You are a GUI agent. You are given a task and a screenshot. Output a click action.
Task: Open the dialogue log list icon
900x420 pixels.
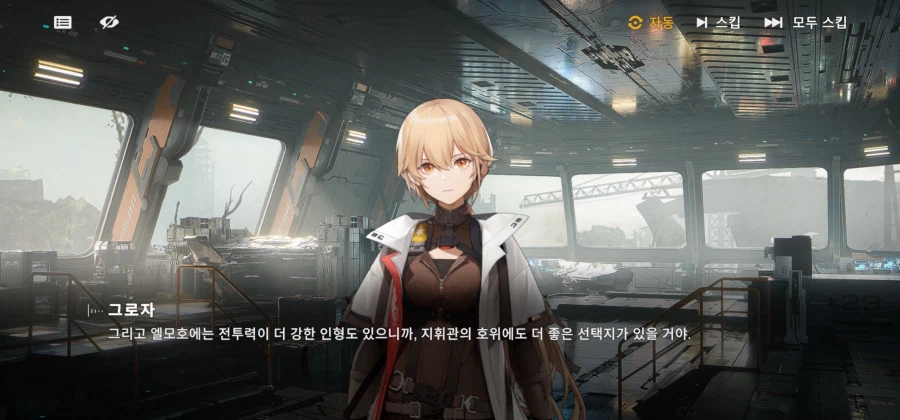(x=63, y=22)
